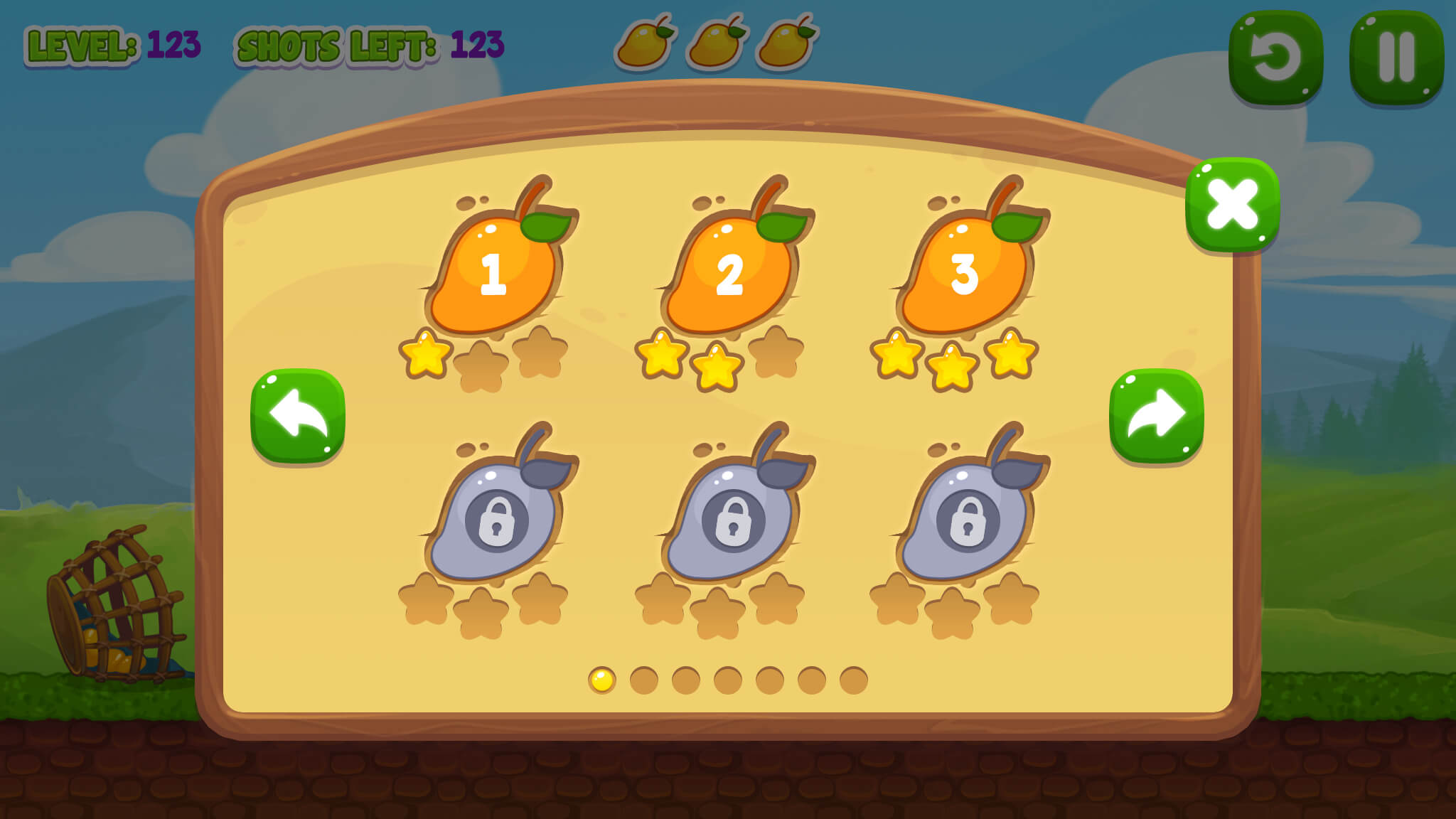Pause the game
Image resolution: width=1456 pixels, height=819 pixels.
(1395, 53)
